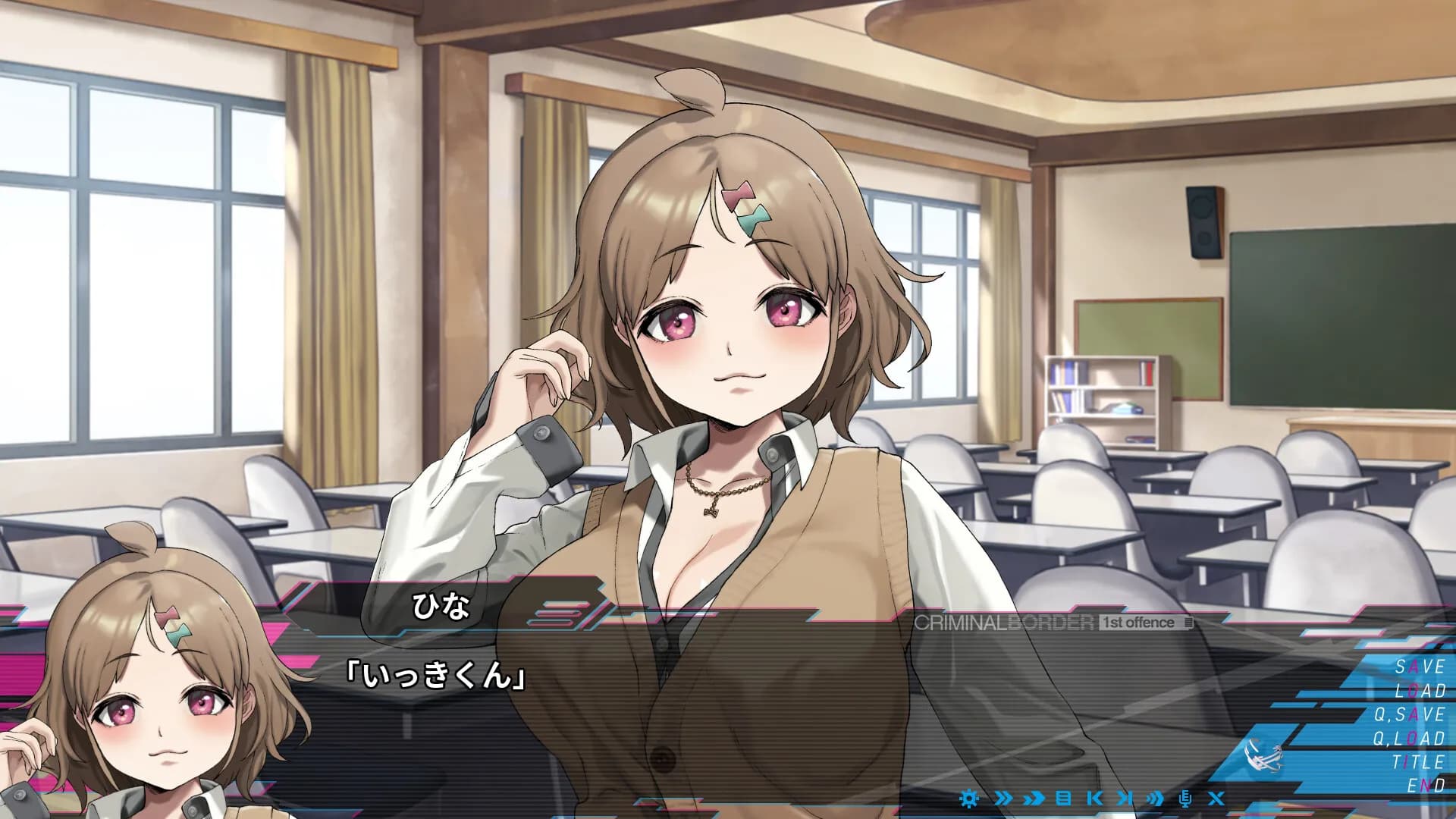Do a quick save with Q.SAVE
The image size is (1456, 819).
[x=1409, y=714]
